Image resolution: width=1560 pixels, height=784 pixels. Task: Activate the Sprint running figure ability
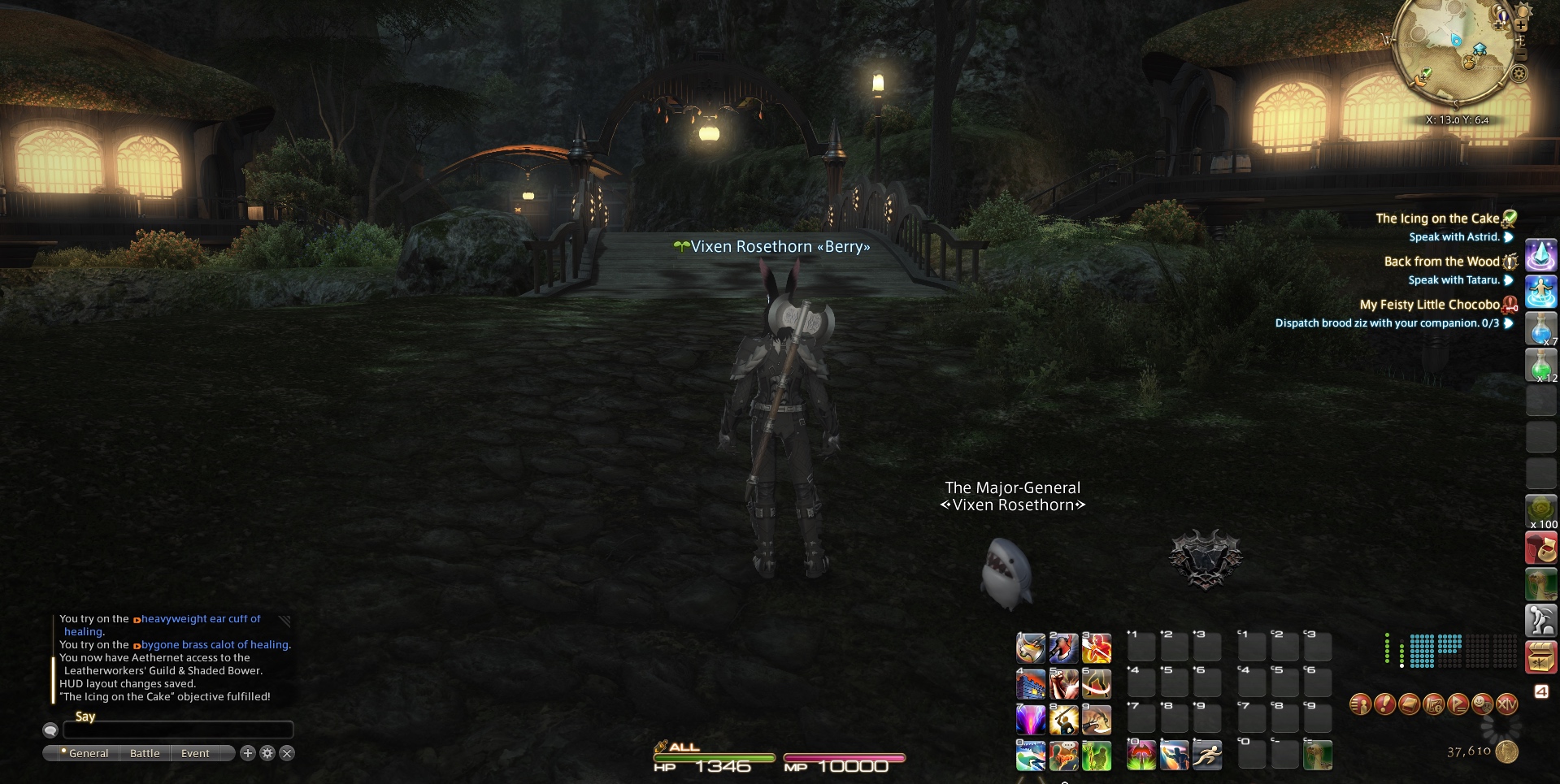click(1207, 756)
